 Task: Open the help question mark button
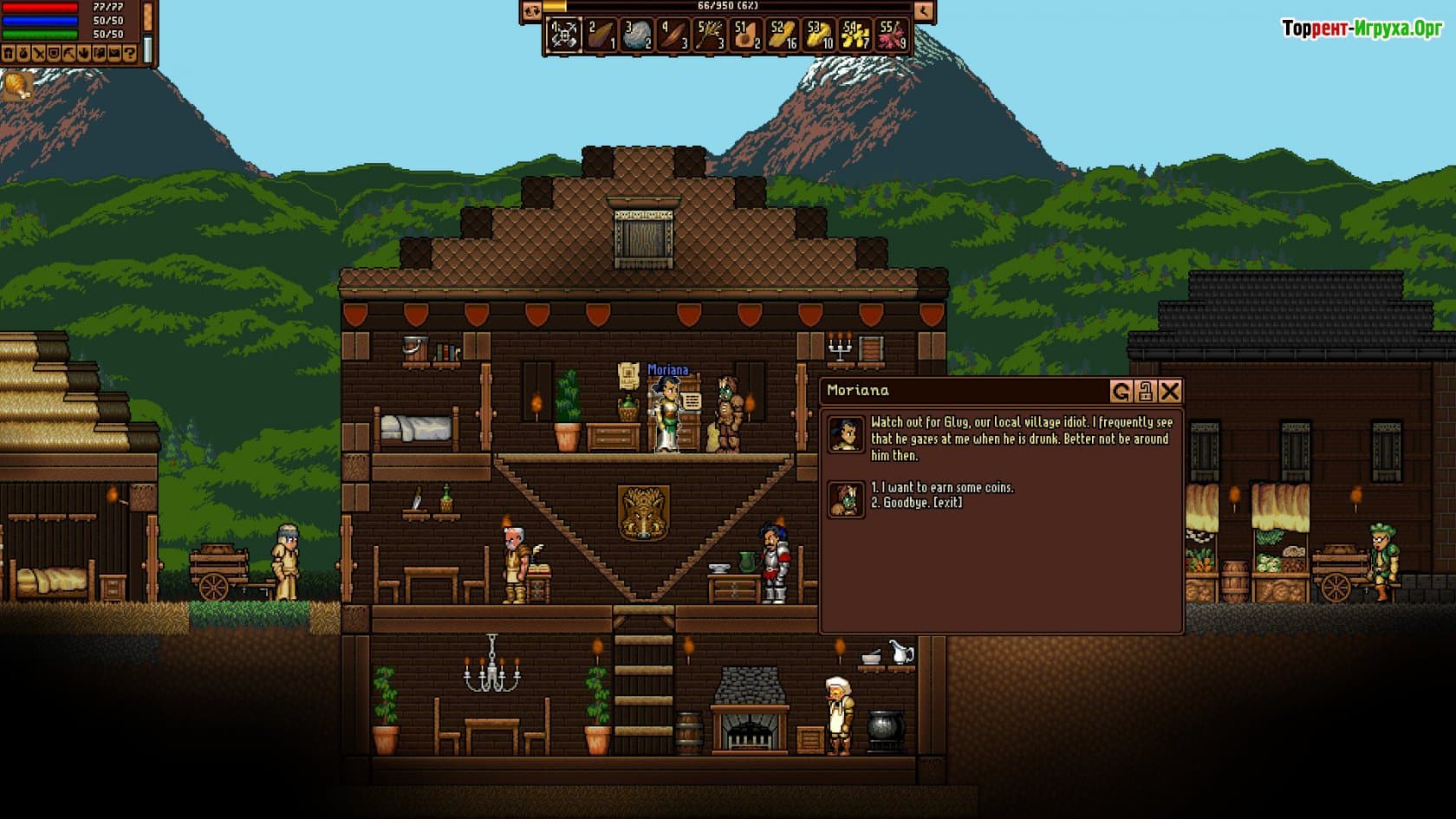point(130,54)
